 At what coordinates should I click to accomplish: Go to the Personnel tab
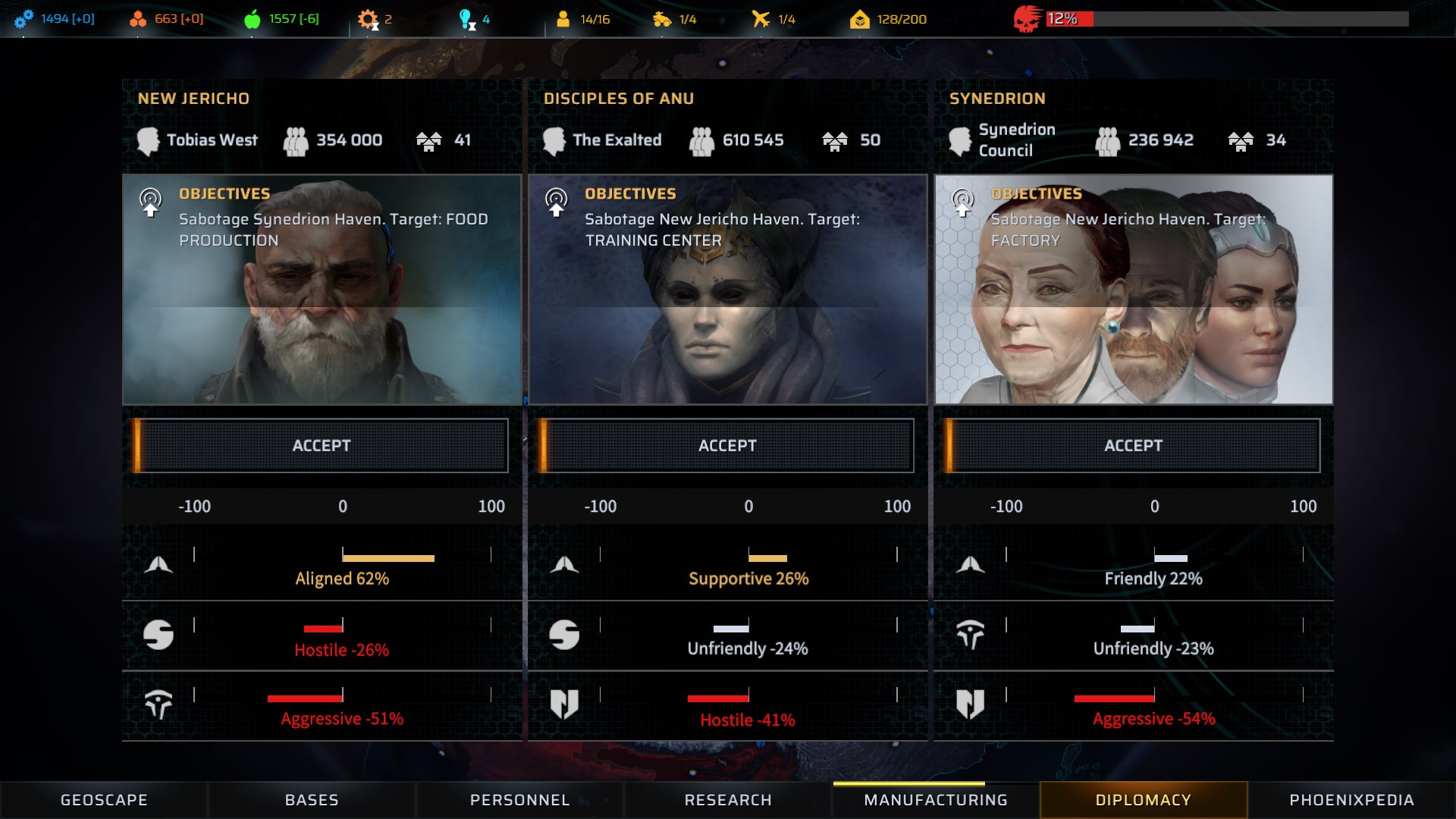(x=519, y=800)
